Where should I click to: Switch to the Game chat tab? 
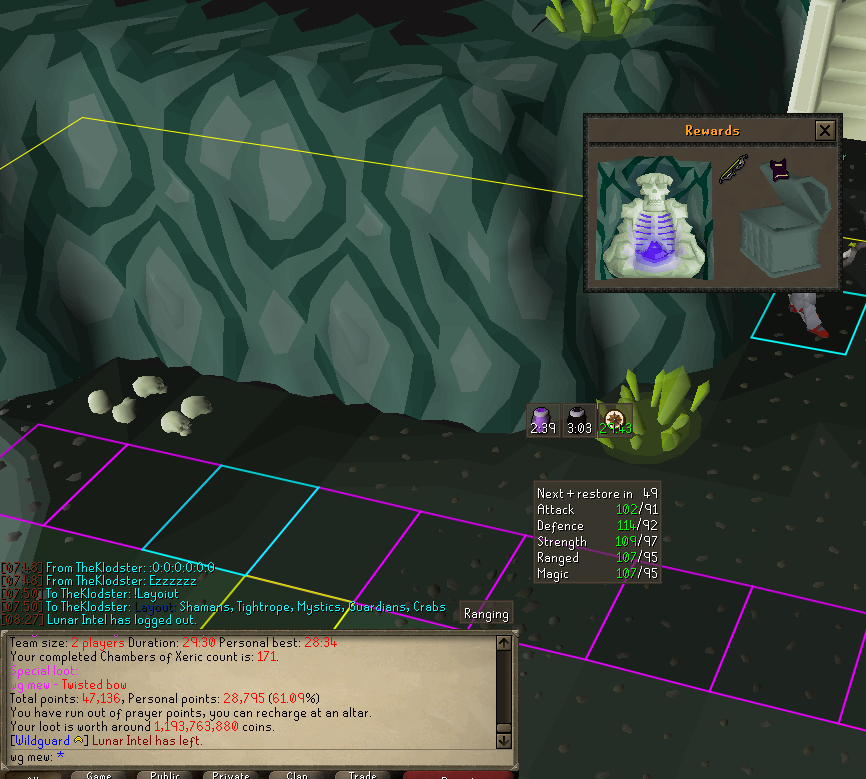pos(98,774)
